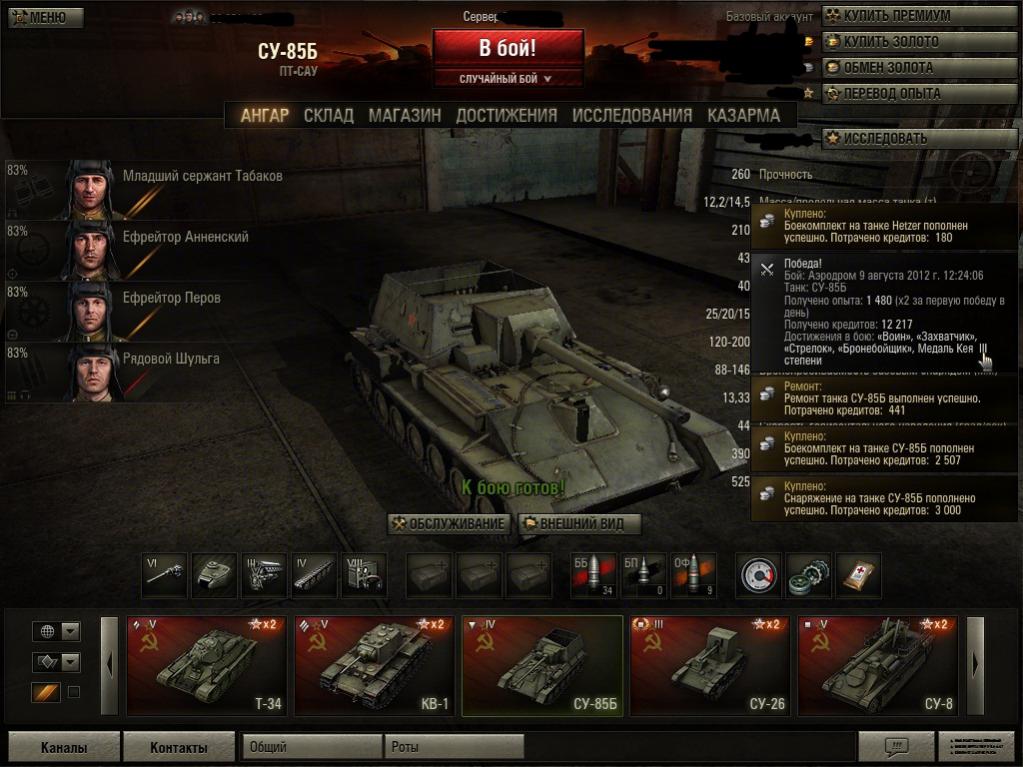
Task: Show the ДОСТИЖЕНИЯ tab
Action: [x=506, y=115]
